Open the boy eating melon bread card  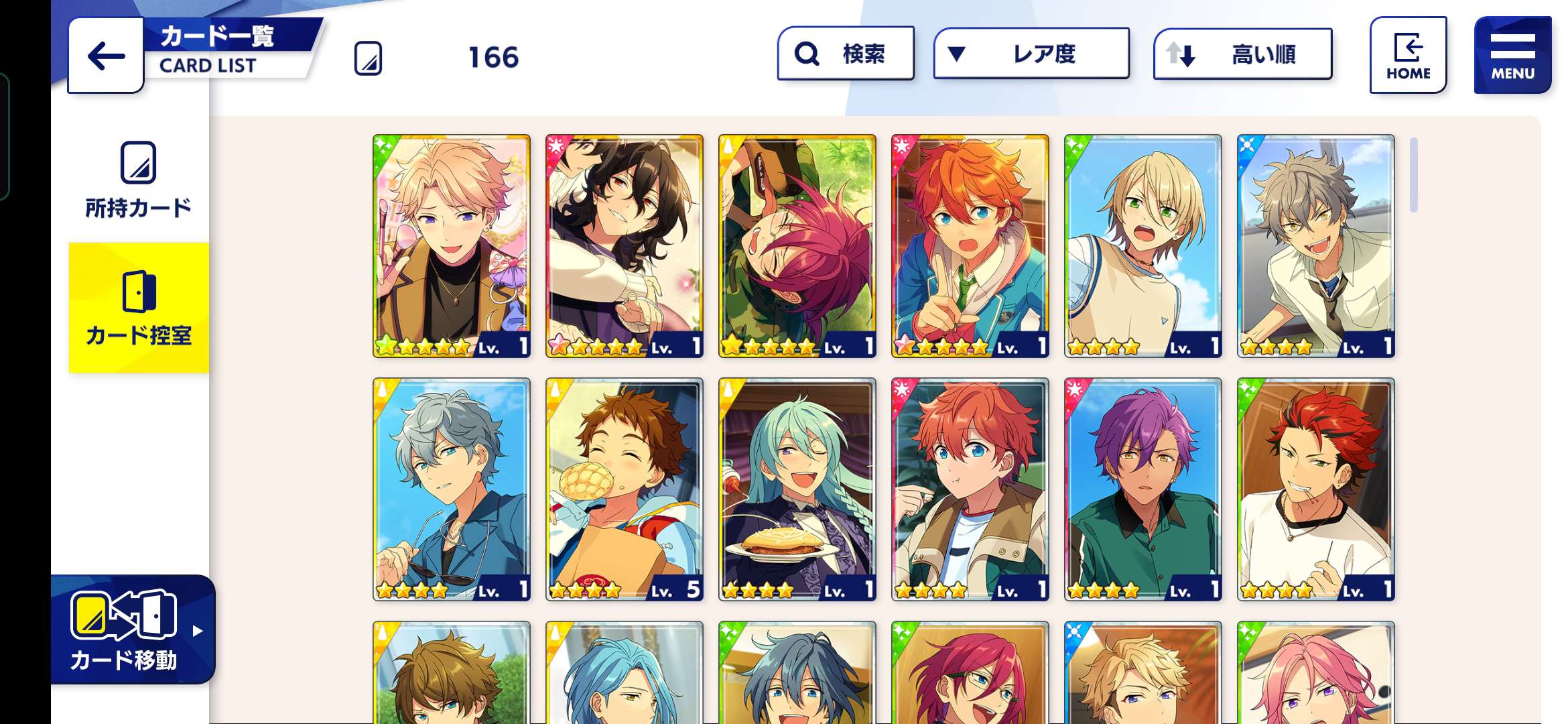[x=625, y=489]
